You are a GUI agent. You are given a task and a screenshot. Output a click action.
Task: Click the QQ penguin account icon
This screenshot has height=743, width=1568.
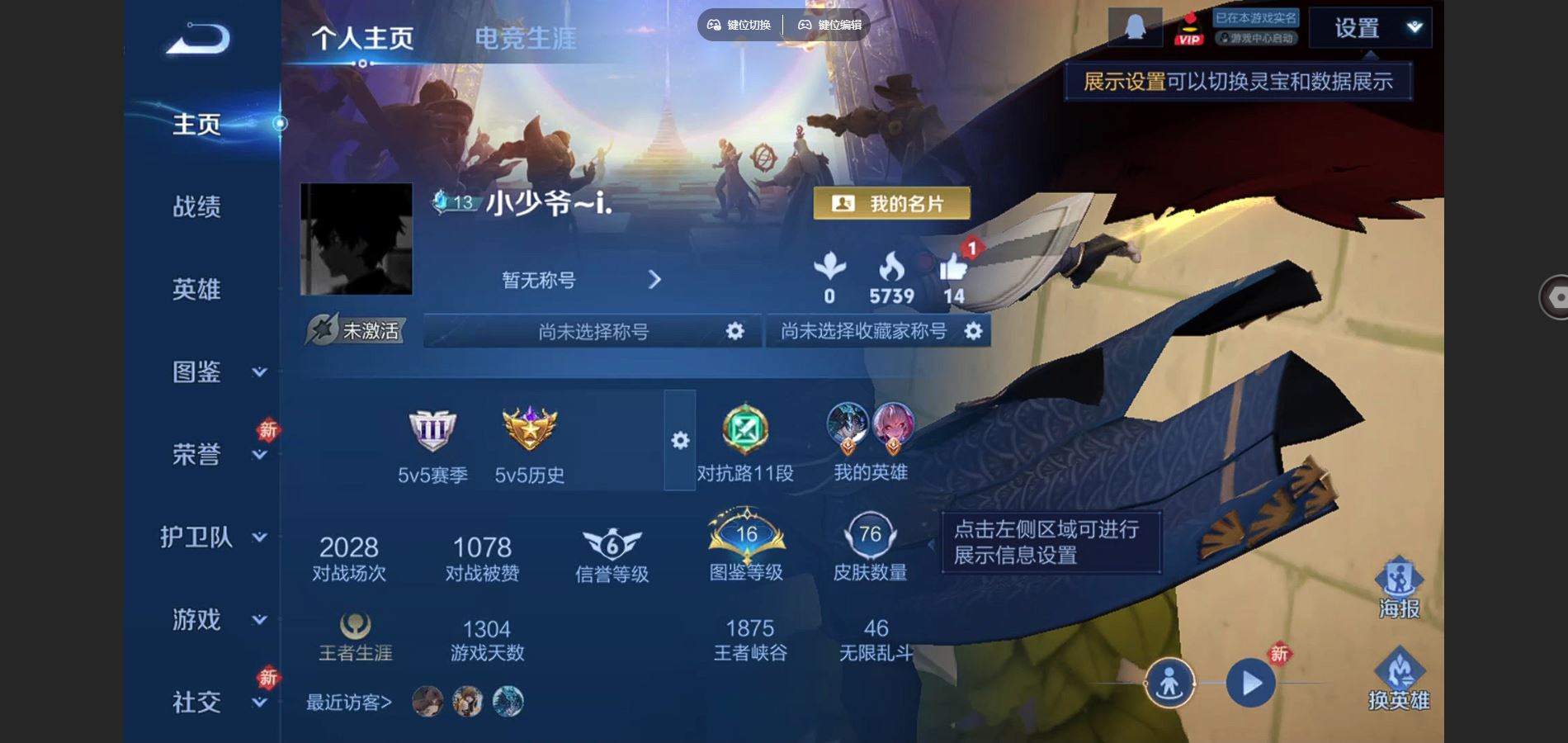[x=1134, y=26]
